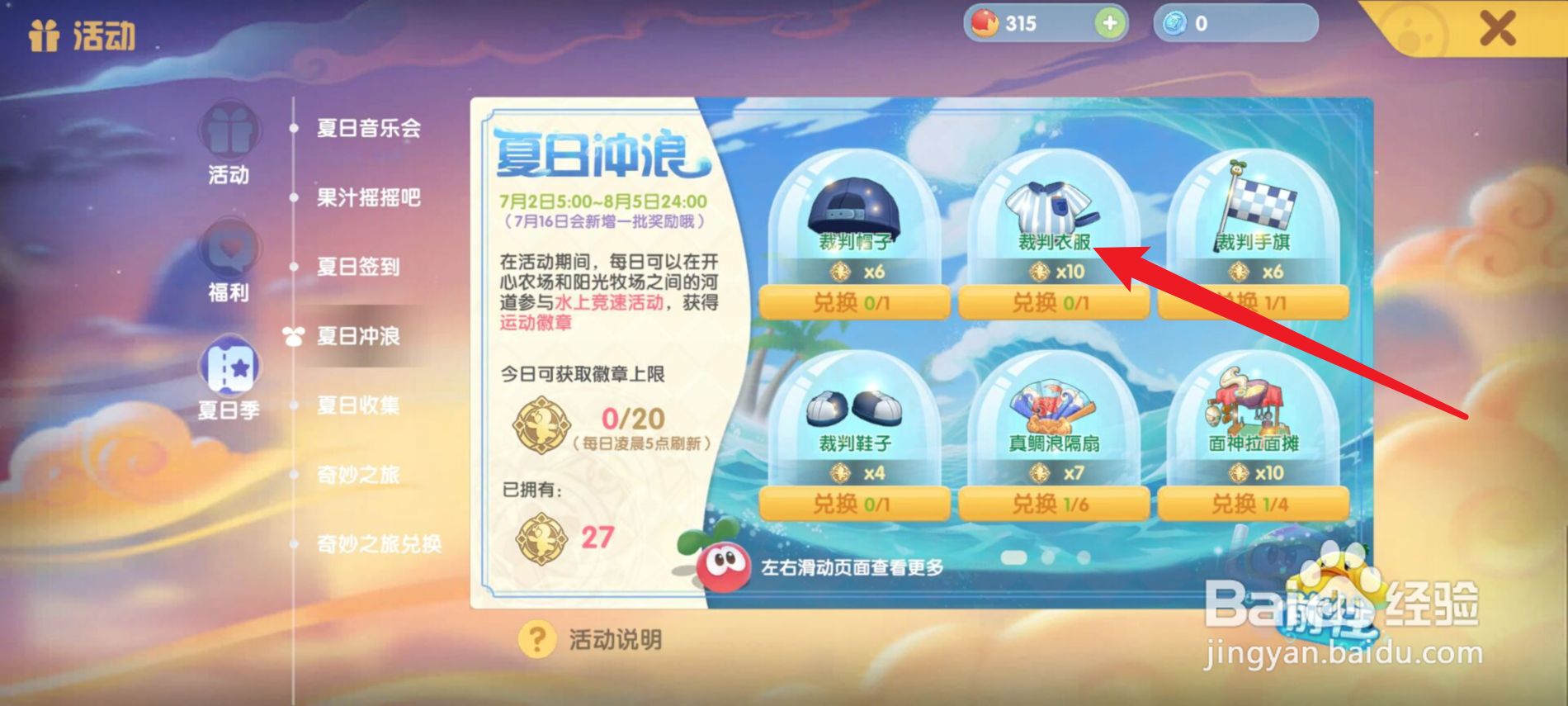Screen dimensions: 1568x706
Task: Select the 活动 gift box icon in sidebar
Action: point(229,132)
